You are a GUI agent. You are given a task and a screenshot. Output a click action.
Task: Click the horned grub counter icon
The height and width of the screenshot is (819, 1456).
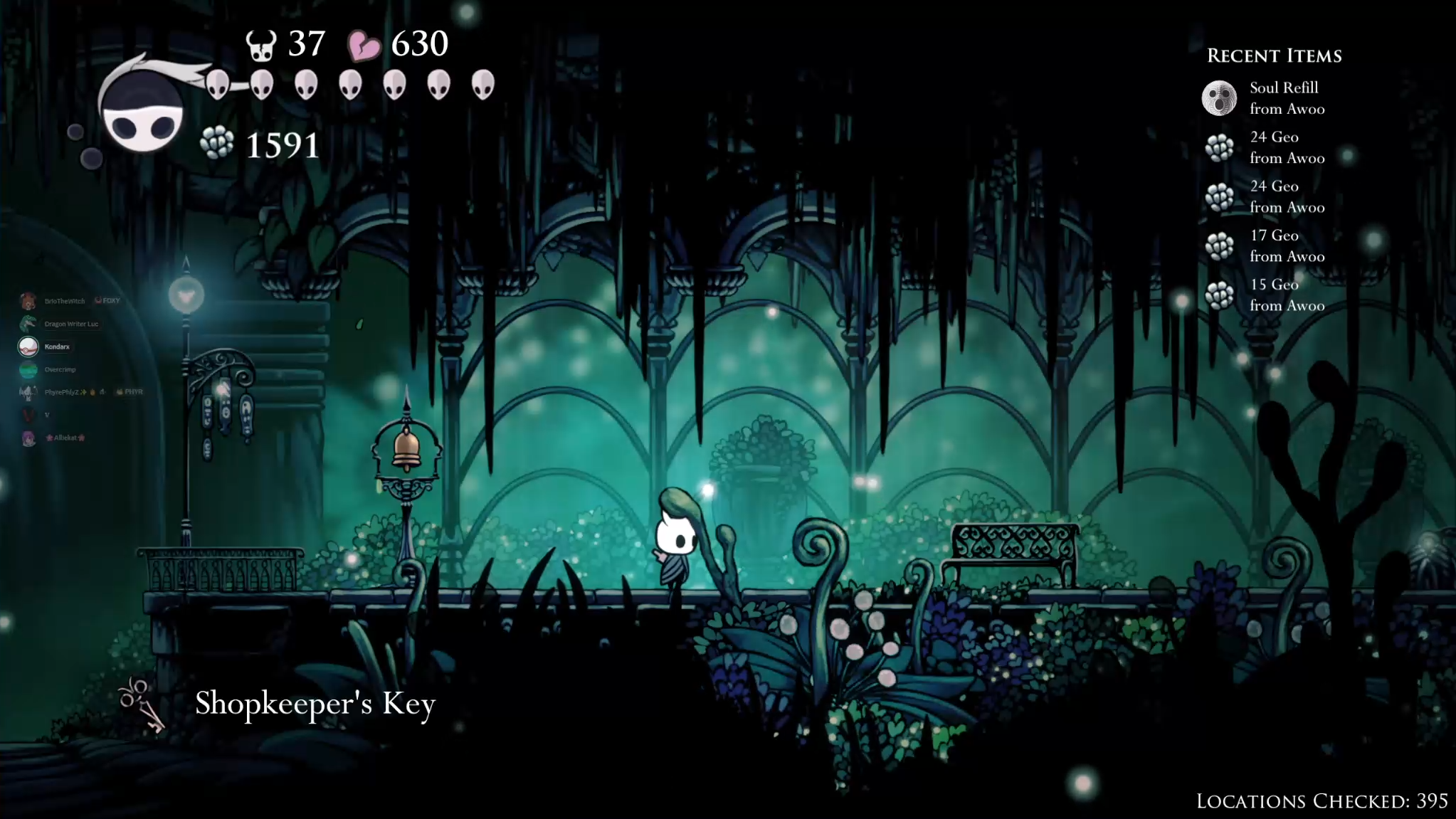coord(261,44)
